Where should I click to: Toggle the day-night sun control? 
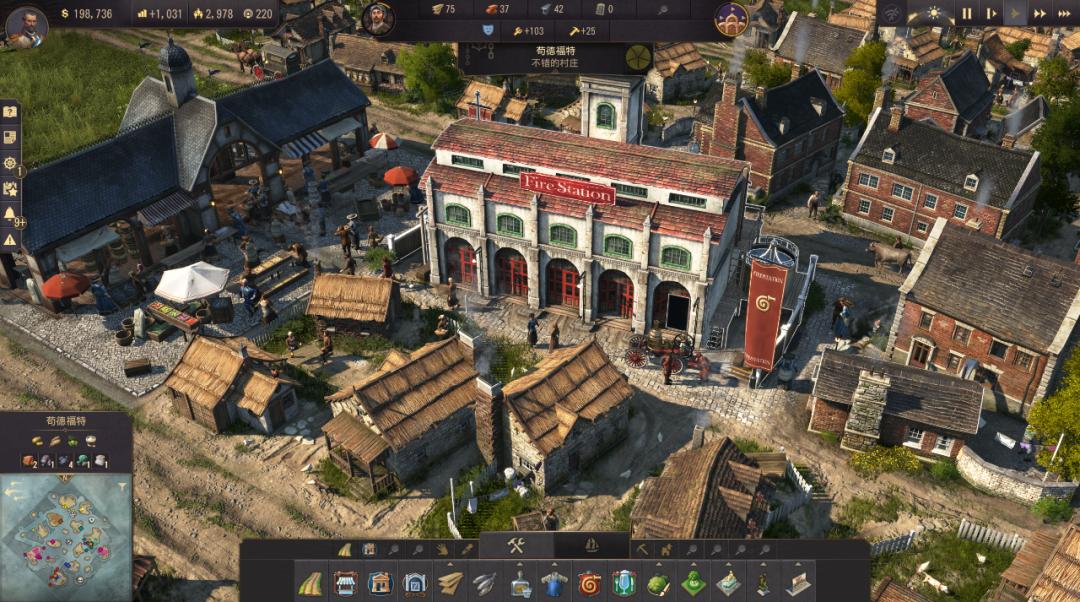coord(934,14)
